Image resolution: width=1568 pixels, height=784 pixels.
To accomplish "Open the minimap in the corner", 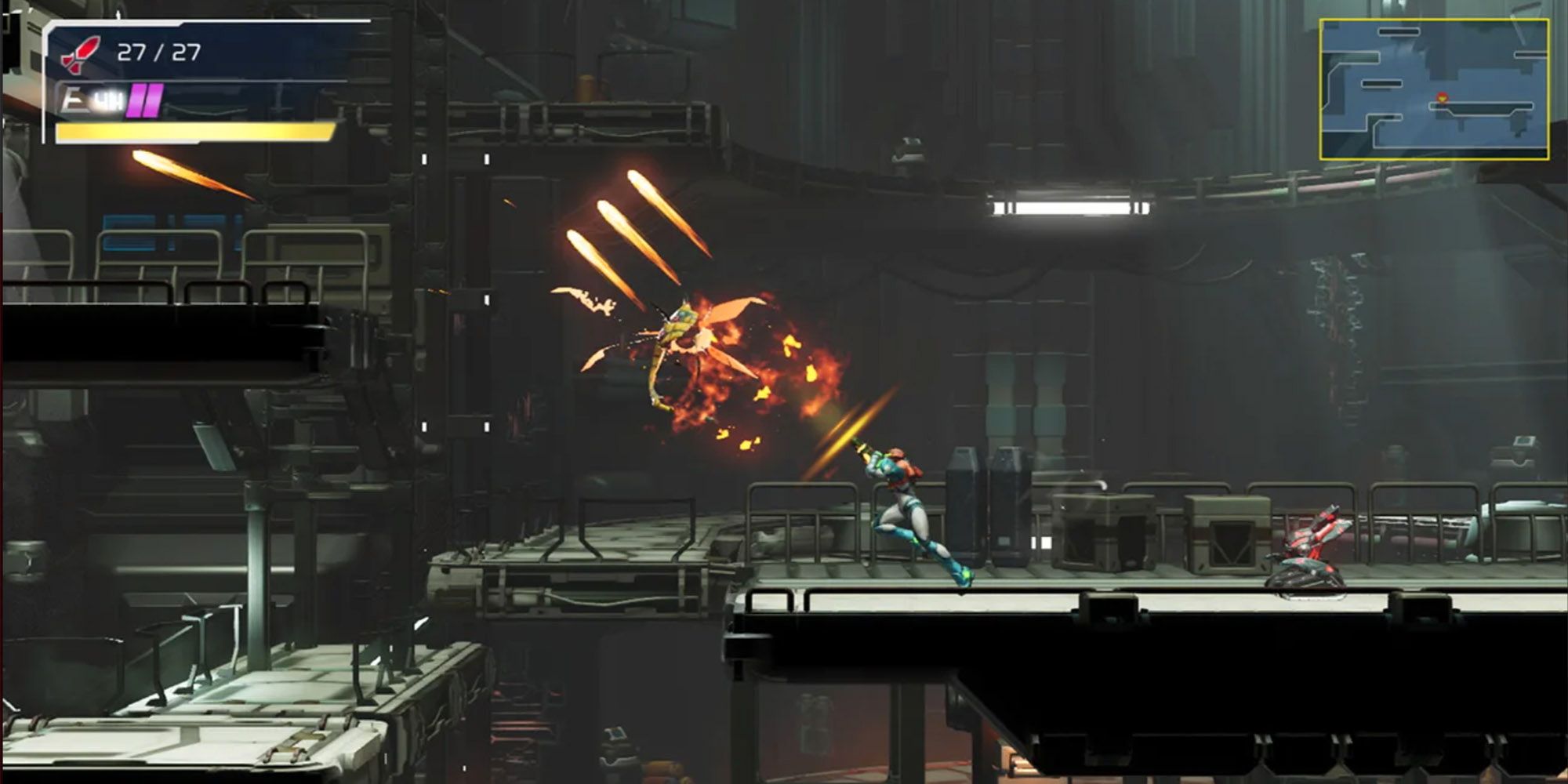I will click(x=1434, y=89).
